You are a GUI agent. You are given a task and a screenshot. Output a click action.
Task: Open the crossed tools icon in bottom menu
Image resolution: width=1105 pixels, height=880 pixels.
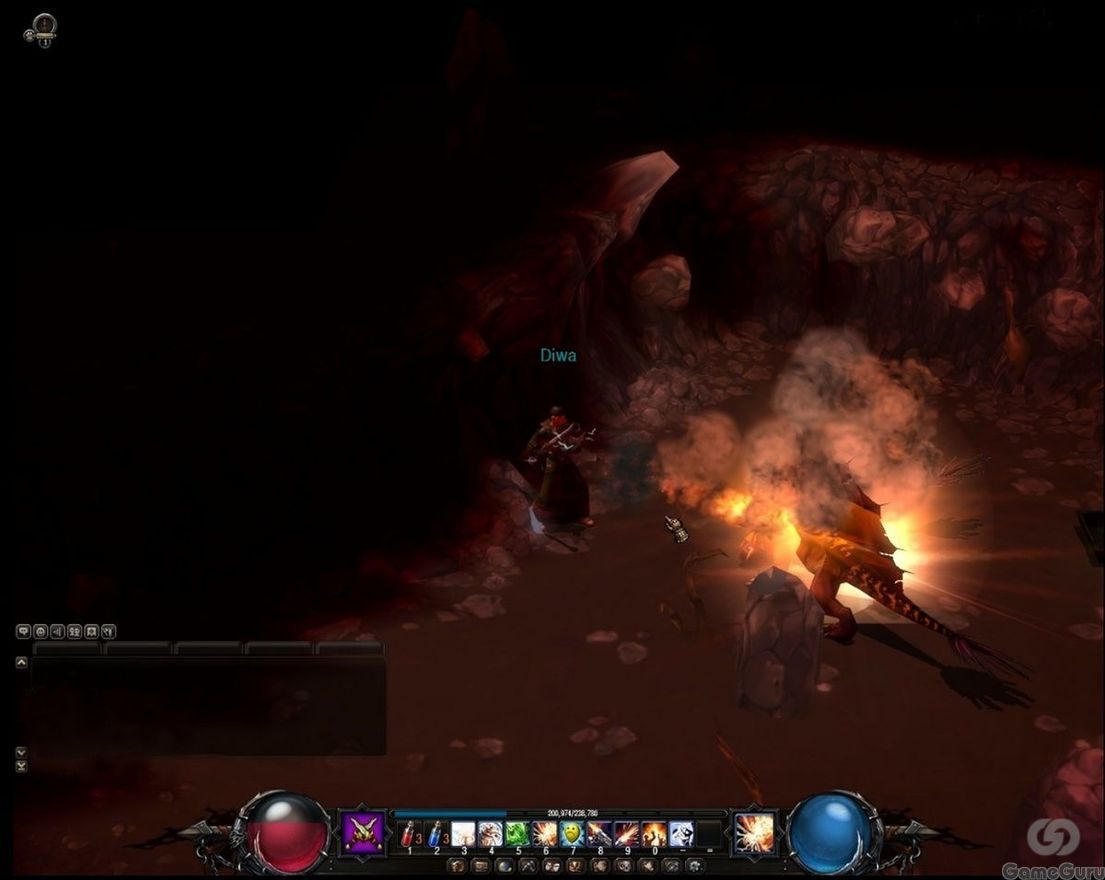click(x=527, y=865)
